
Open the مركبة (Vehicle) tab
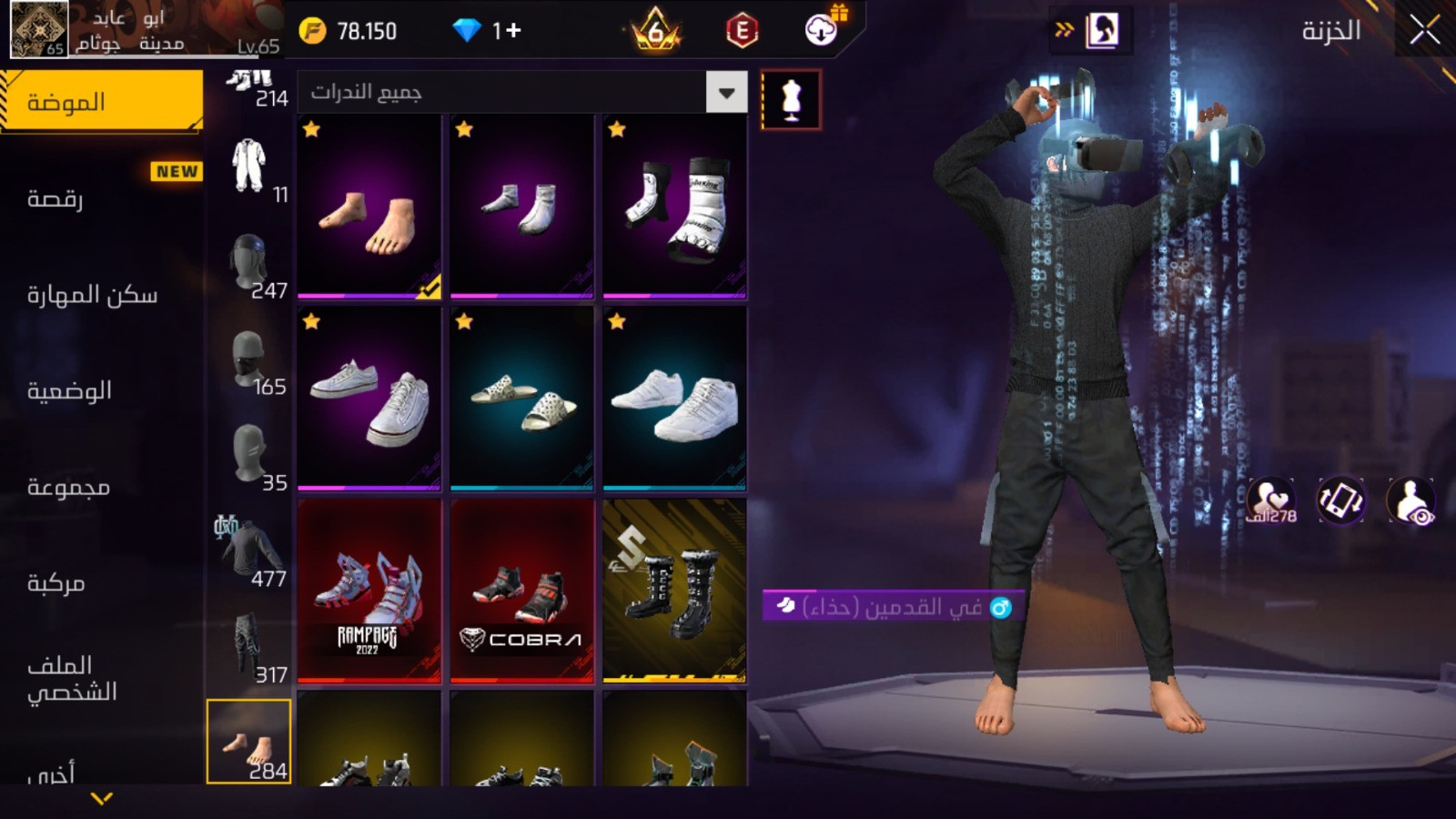[x=56, y=582]
